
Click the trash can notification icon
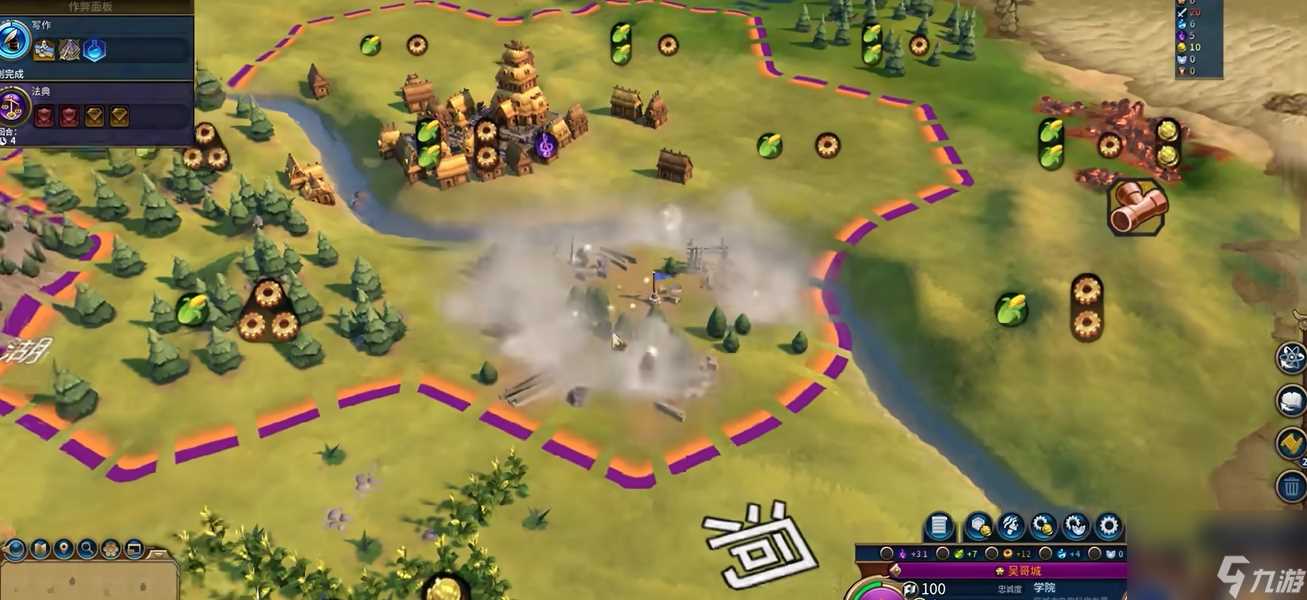point(1291,486)
